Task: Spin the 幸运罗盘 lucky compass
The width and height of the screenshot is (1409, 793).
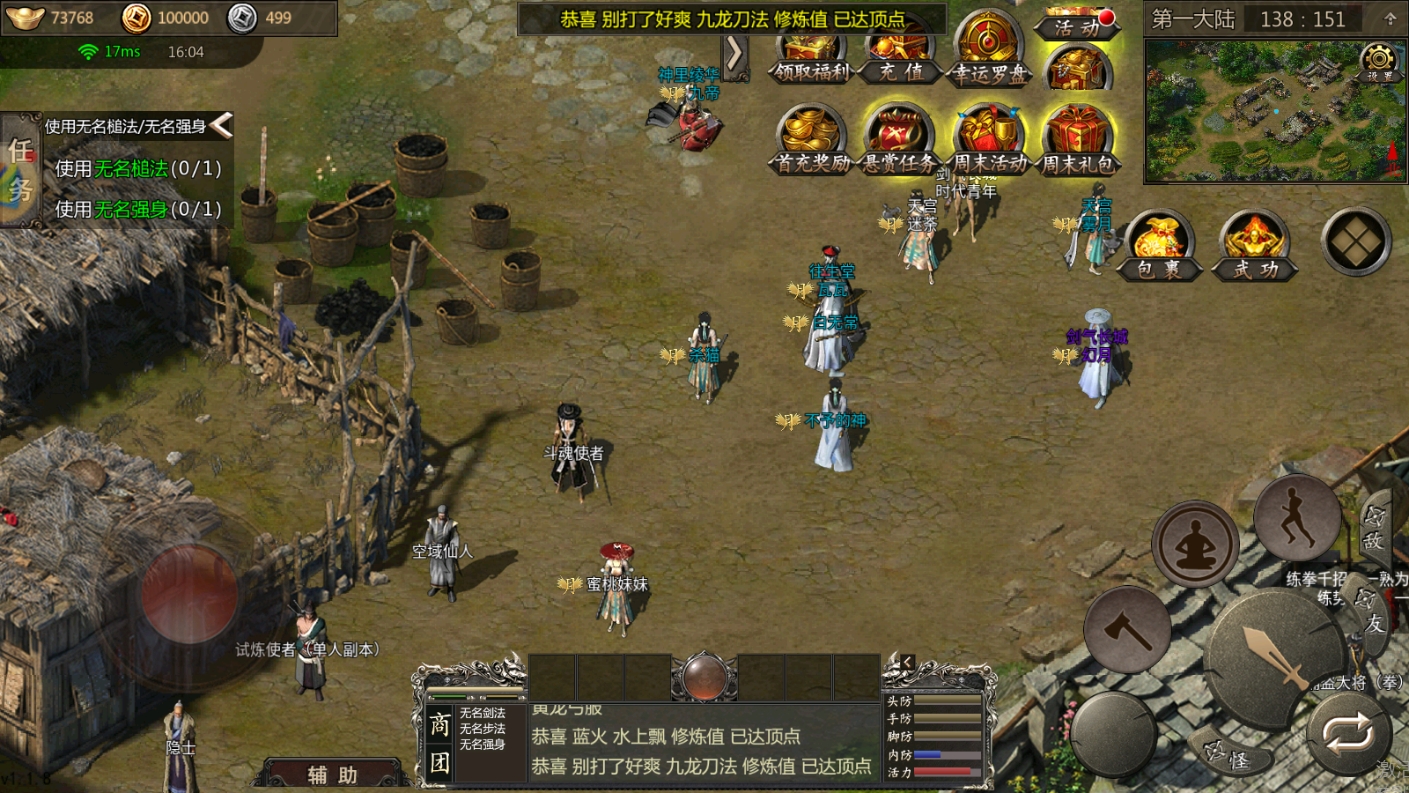Action: pyautogui.click(x=988, y=50)
